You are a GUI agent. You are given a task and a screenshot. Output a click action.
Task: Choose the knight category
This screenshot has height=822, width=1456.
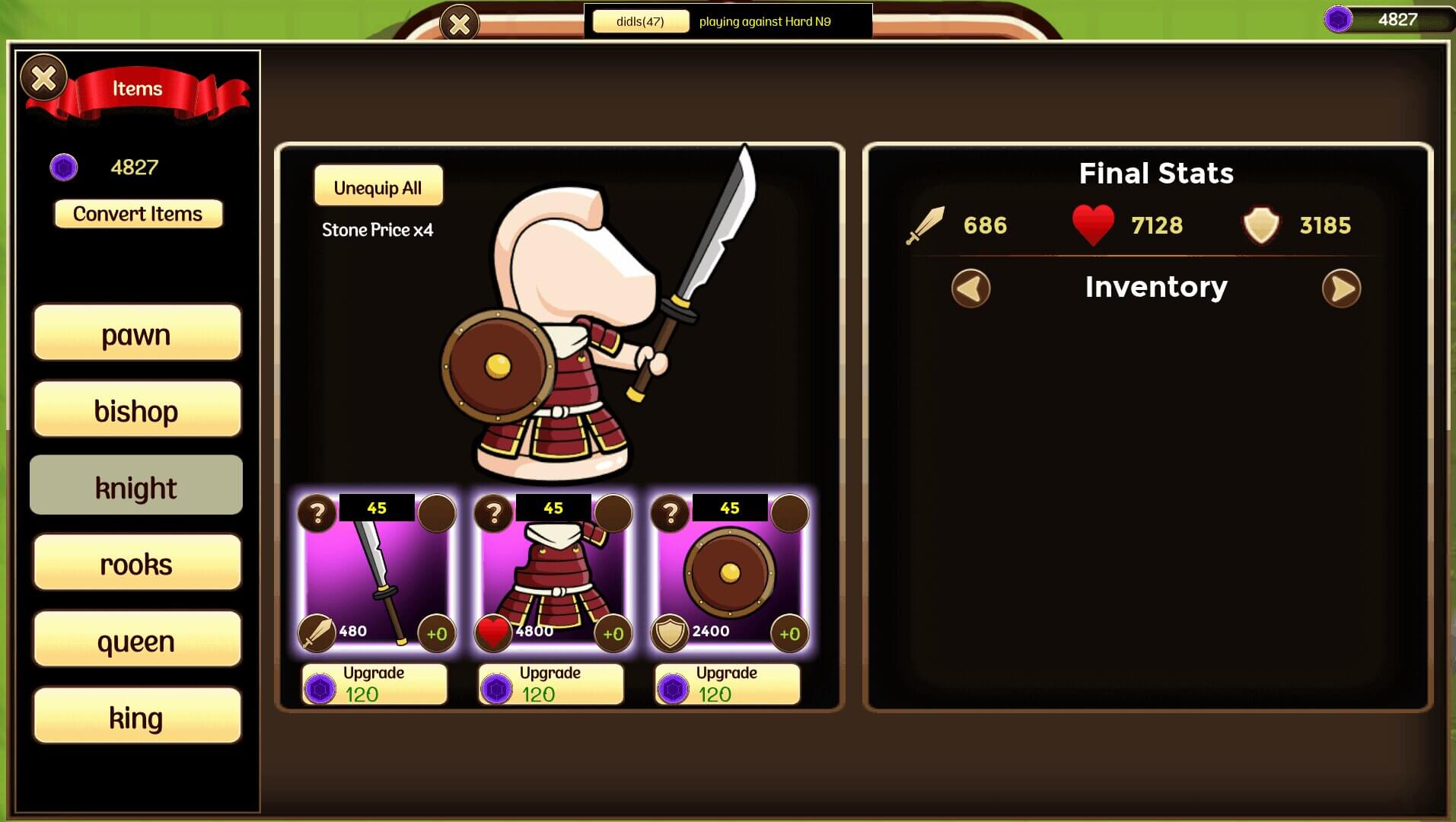137,486
